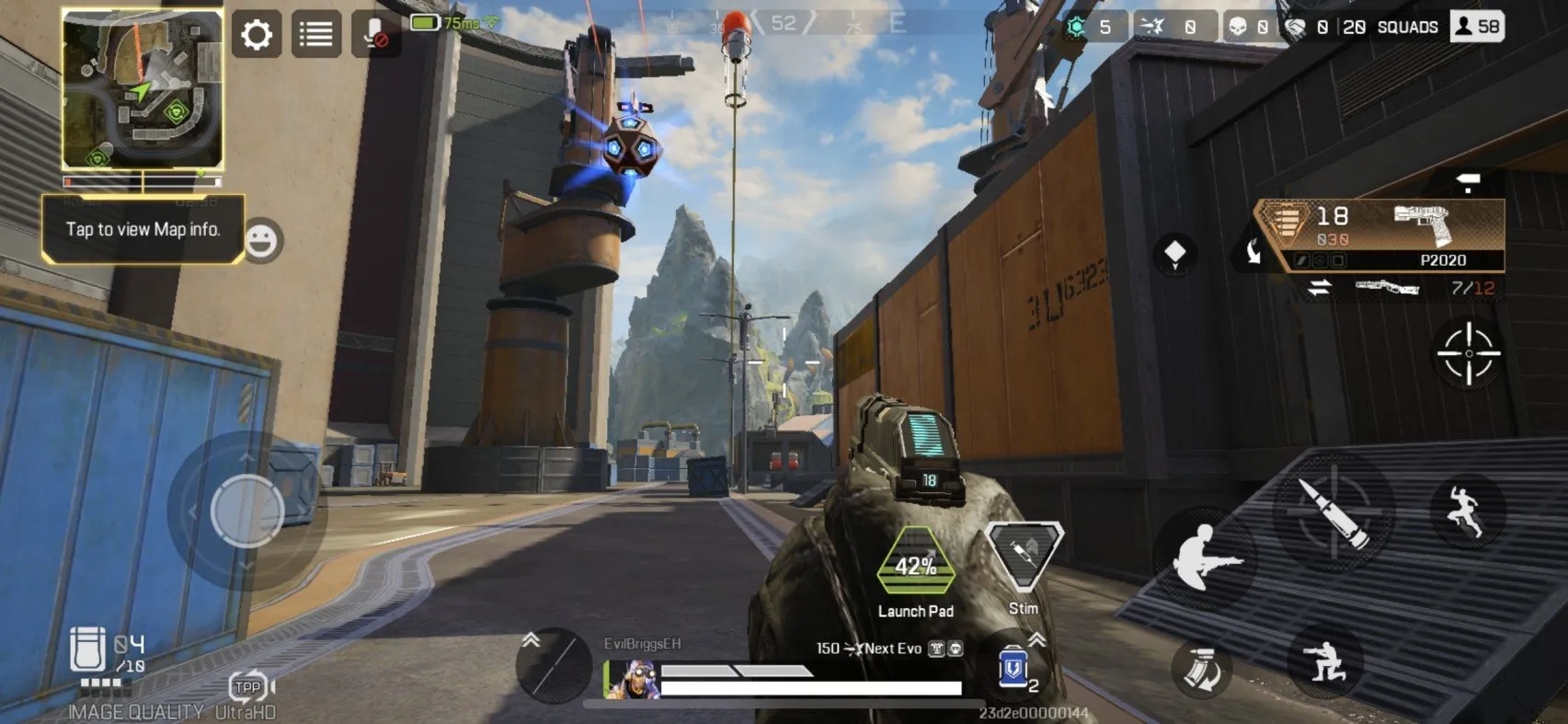
Task: Crouch using the kneeling figure button
Action: click(x=1324, y=661)
